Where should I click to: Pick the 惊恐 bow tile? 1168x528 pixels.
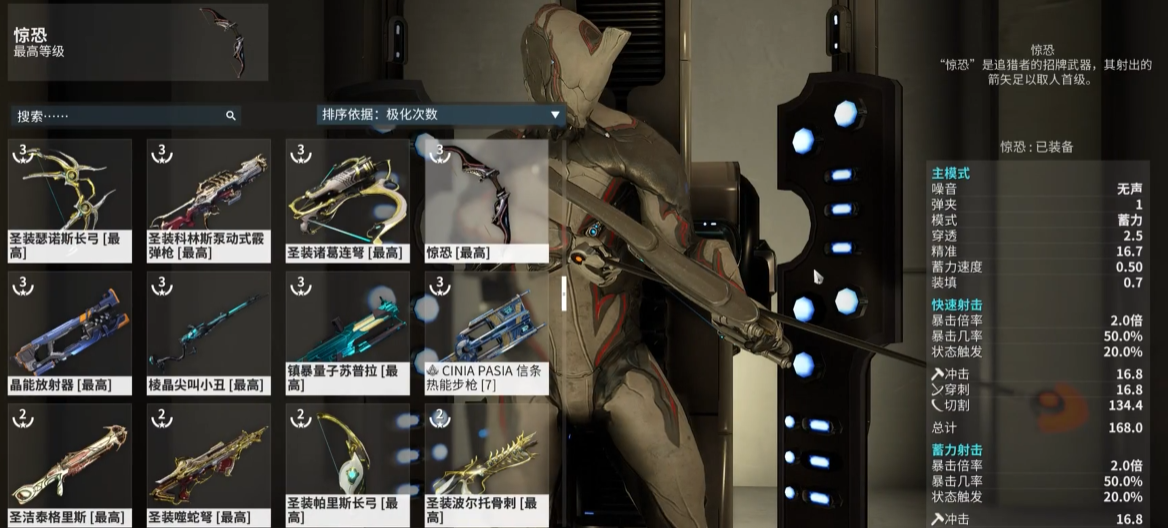pos(487,200)
